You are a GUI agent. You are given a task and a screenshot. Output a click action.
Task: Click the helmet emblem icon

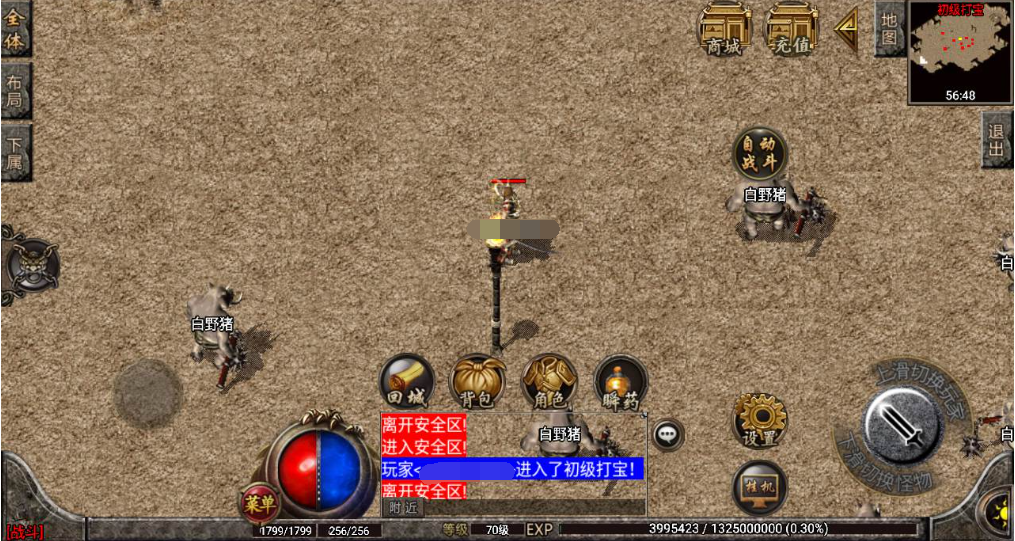(31, 265)
